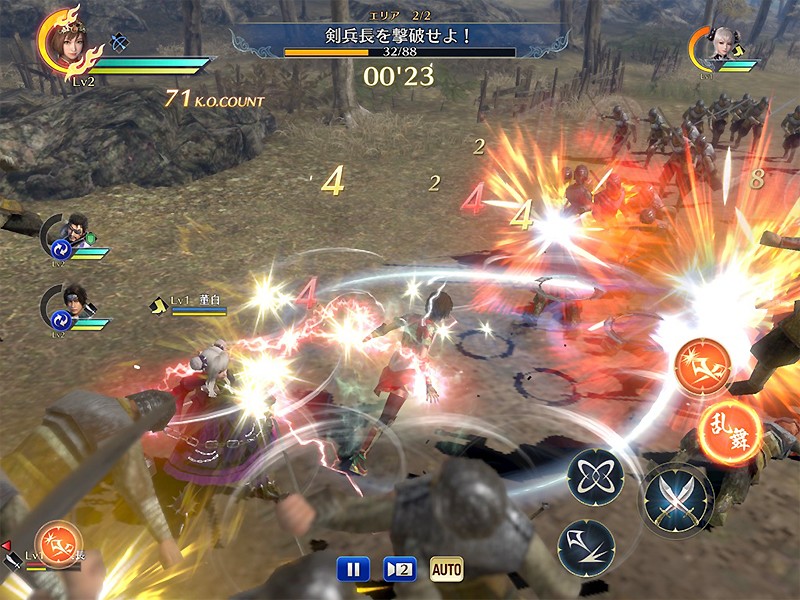The image size is (800, 600).
Task: Activate the orange slash skill above 乱舞
Action: click(703, 366)
